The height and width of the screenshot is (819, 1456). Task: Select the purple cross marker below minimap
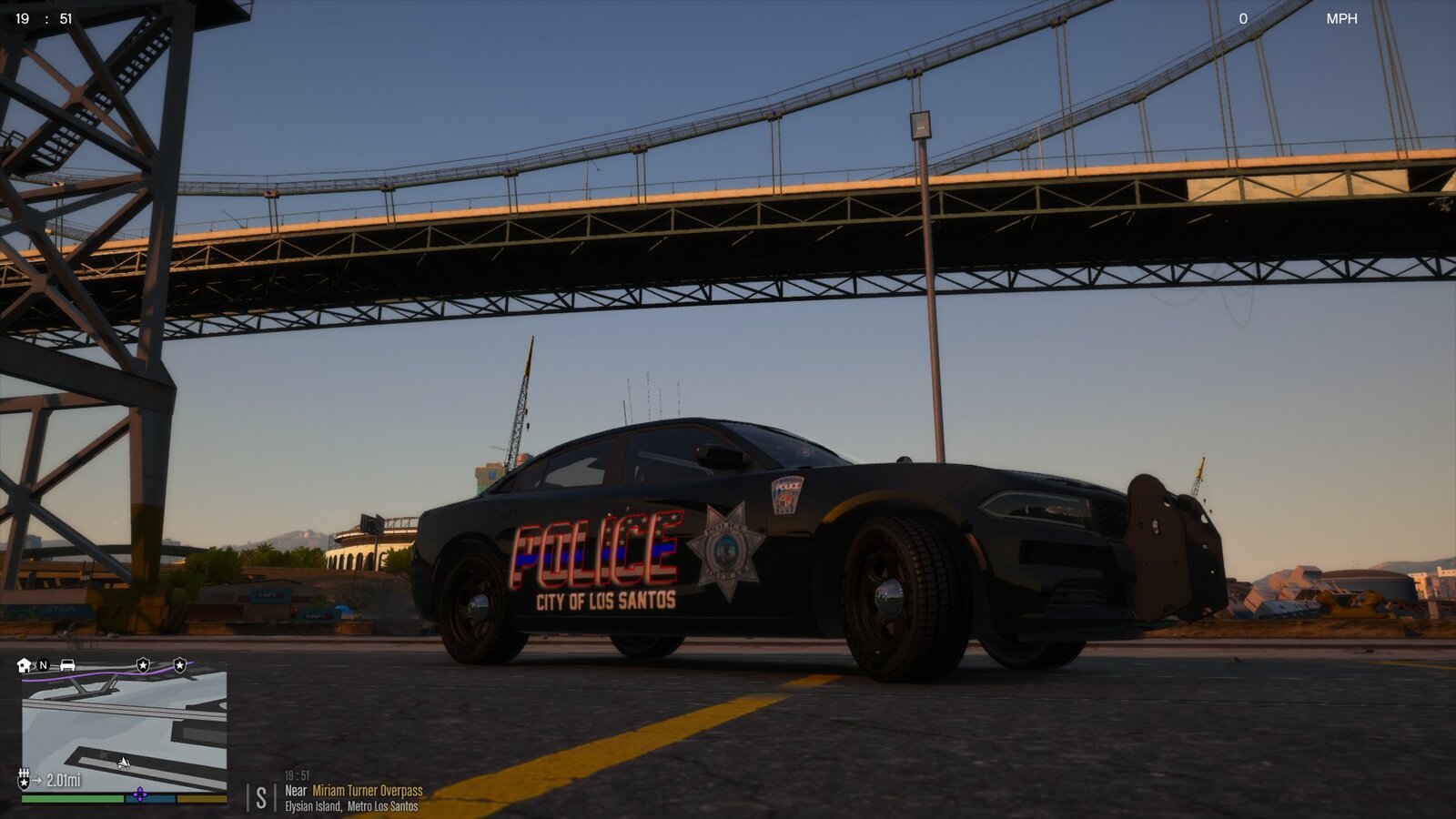tap(139, 794)
